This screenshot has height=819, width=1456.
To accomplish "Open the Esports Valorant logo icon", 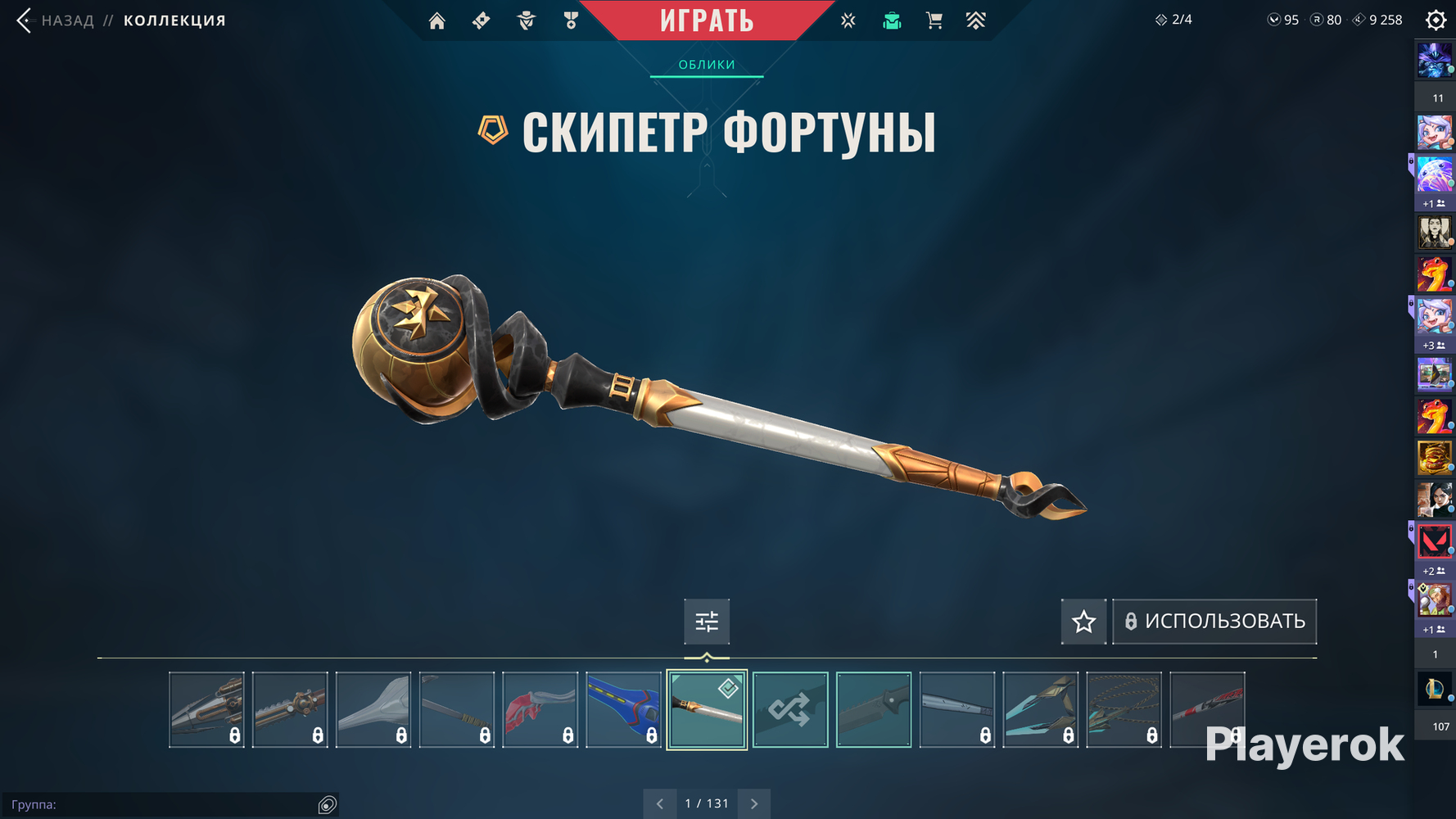I will [x=848, y=20].
